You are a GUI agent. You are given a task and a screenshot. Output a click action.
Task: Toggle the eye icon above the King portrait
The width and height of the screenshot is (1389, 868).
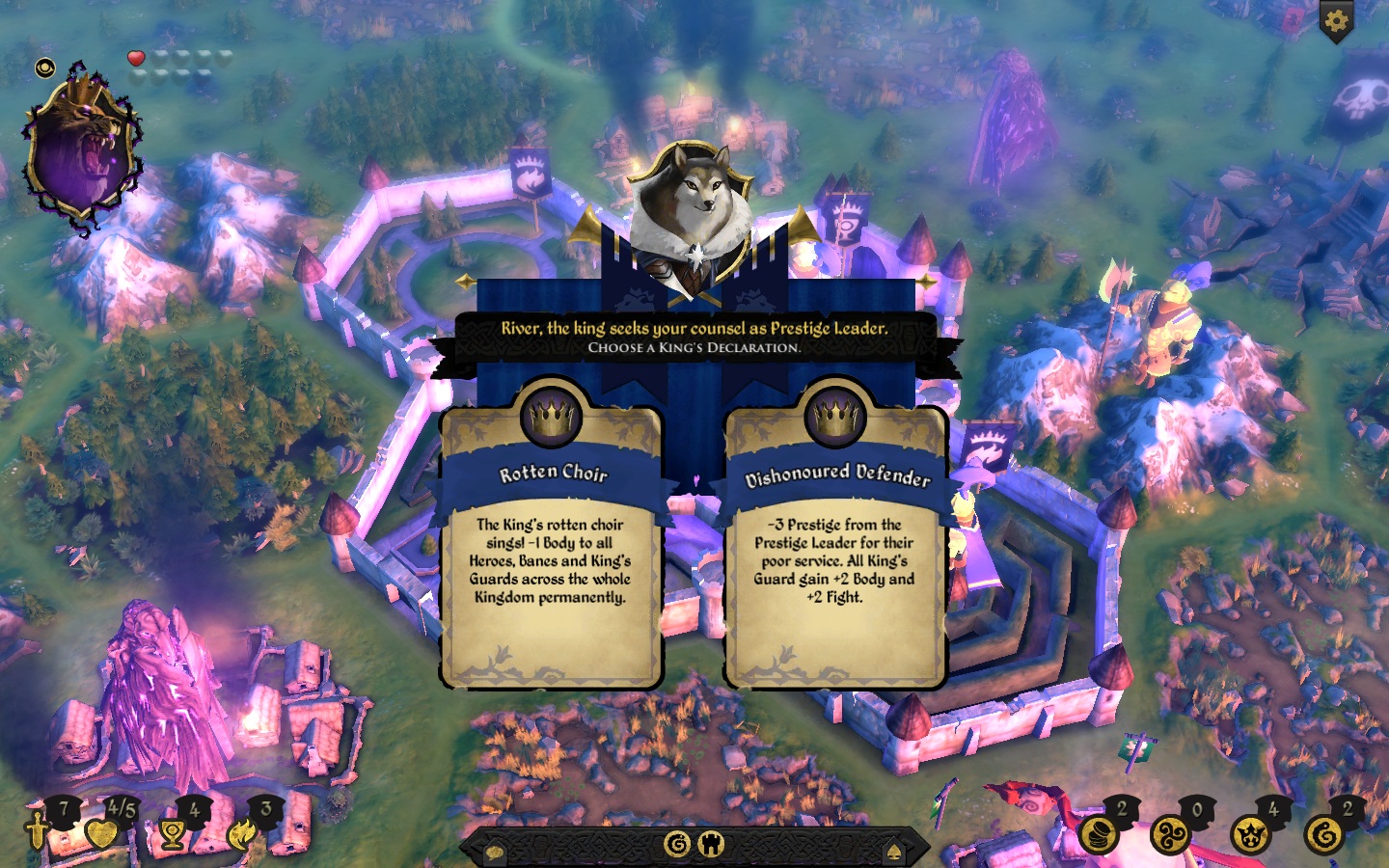[45, 68]
